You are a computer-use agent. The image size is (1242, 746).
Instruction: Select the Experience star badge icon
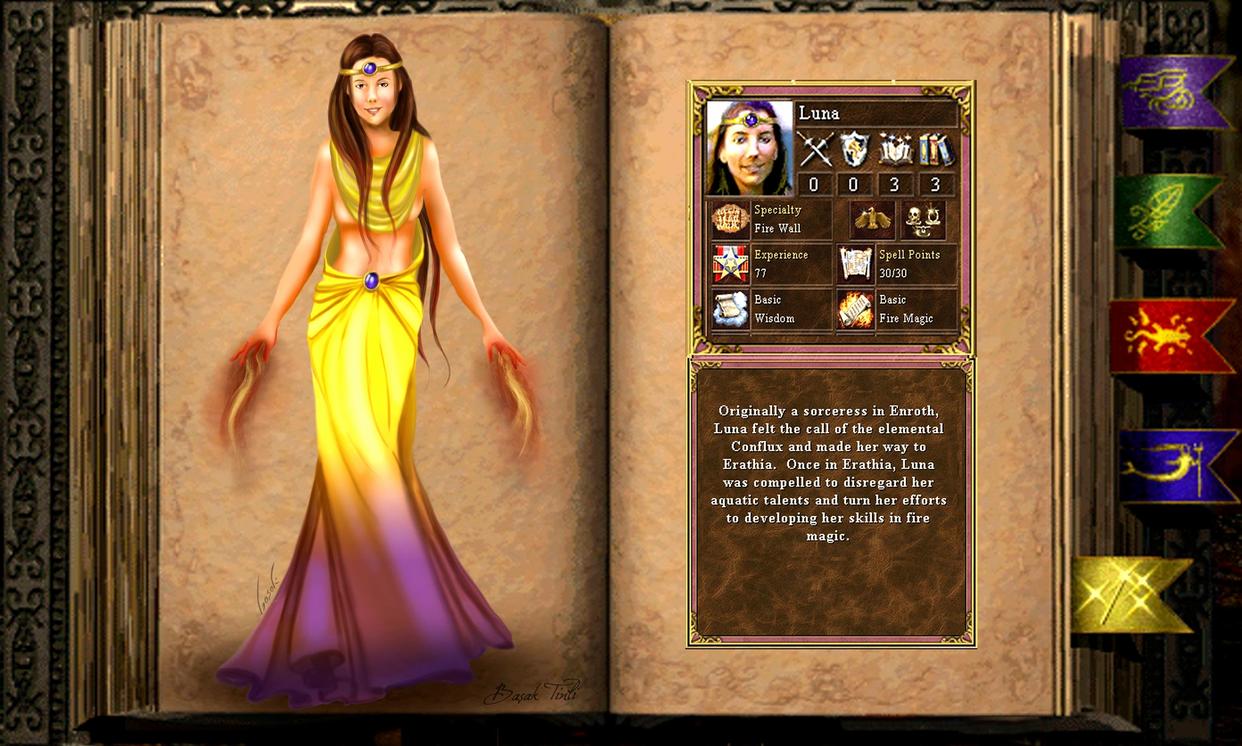[730, 264]
